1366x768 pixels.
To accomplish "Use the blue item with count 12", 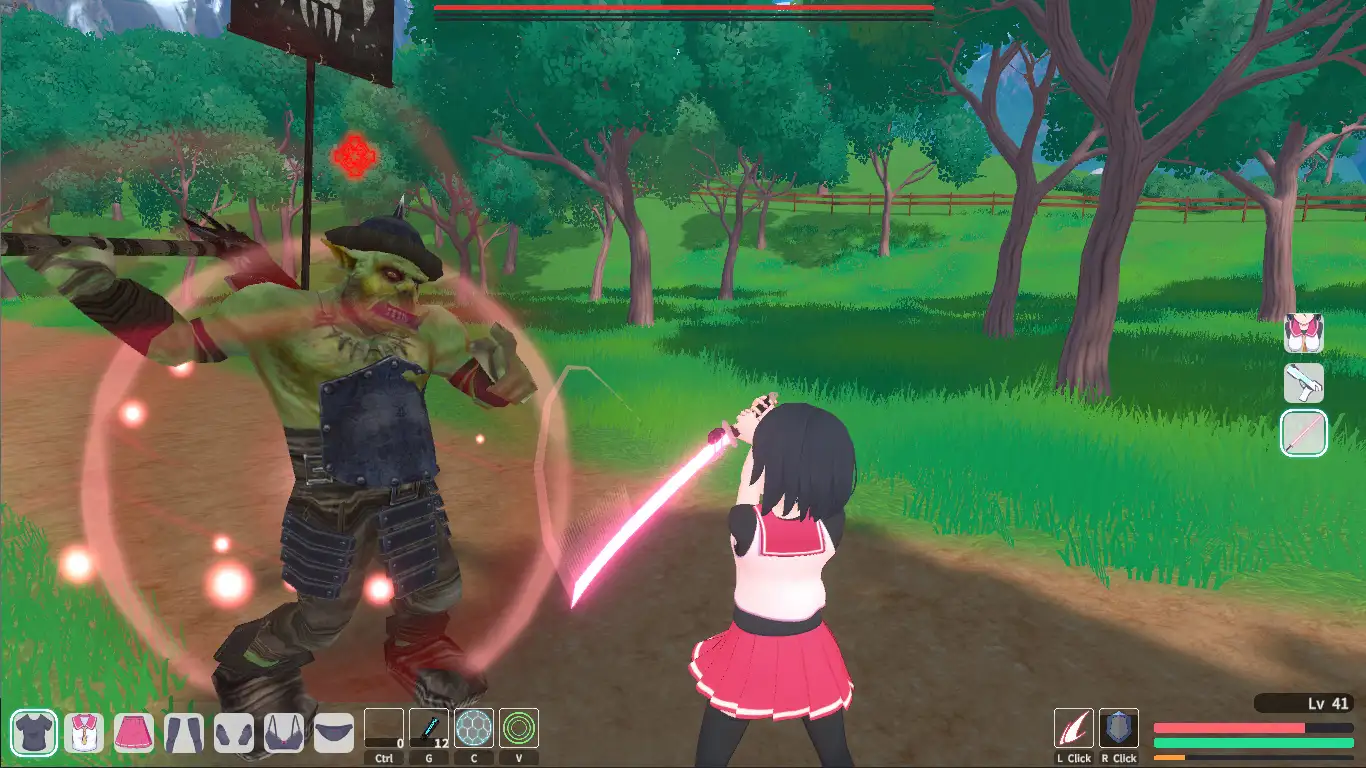I will [429, 729].
